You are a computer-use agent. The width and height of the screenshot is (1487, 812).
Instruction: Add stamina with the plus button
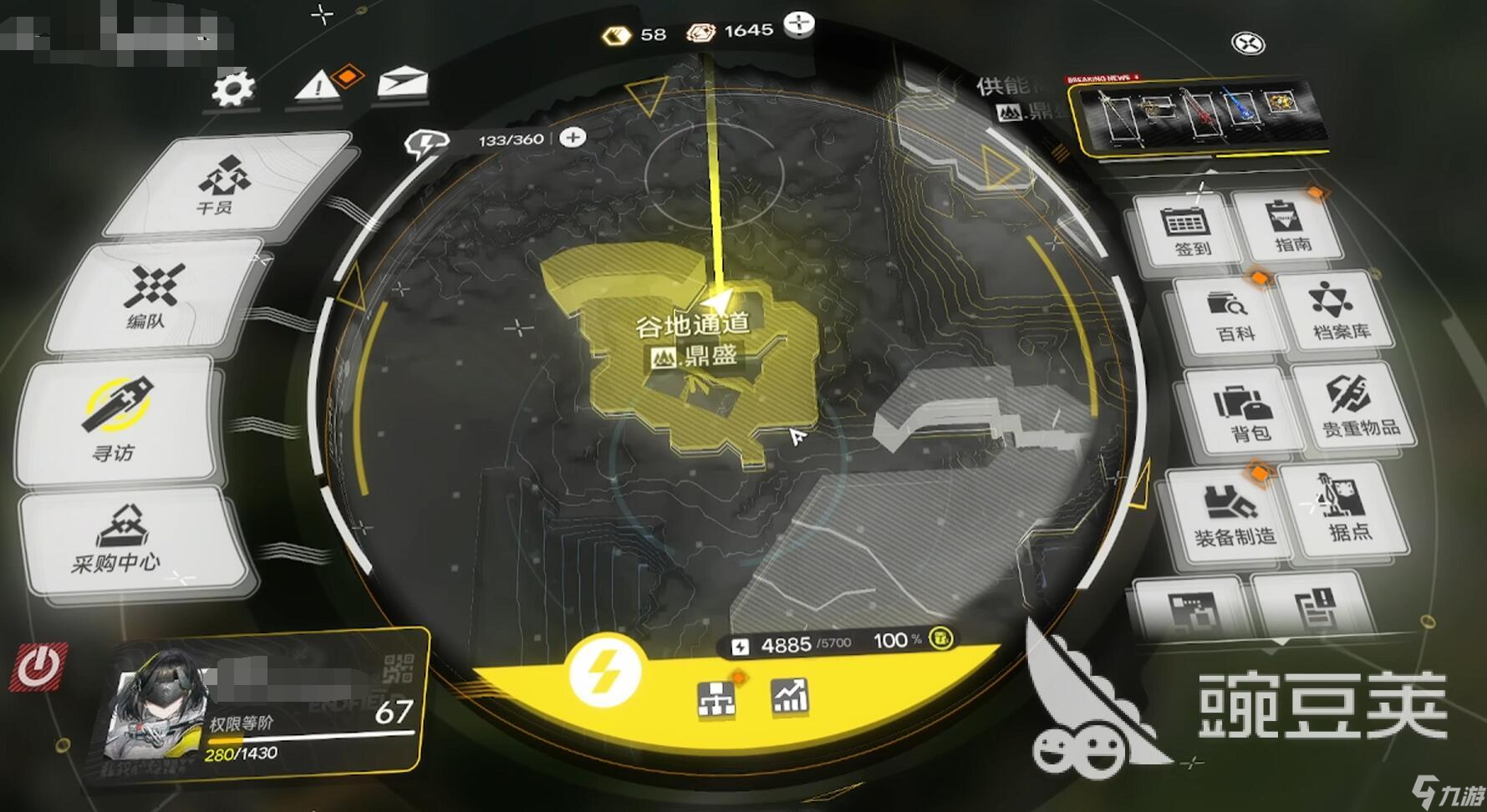pyautogui.click(x=573, y=137)
